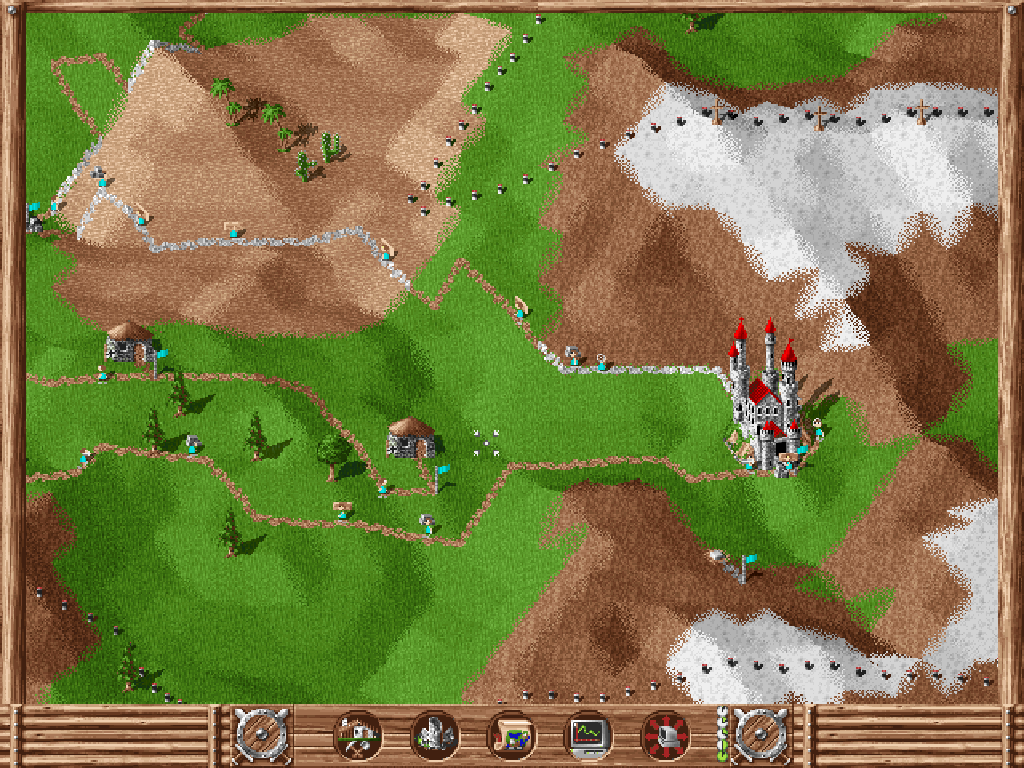Open the computer settings options icon
This screenshot has width=1024, height=768.
665,736
